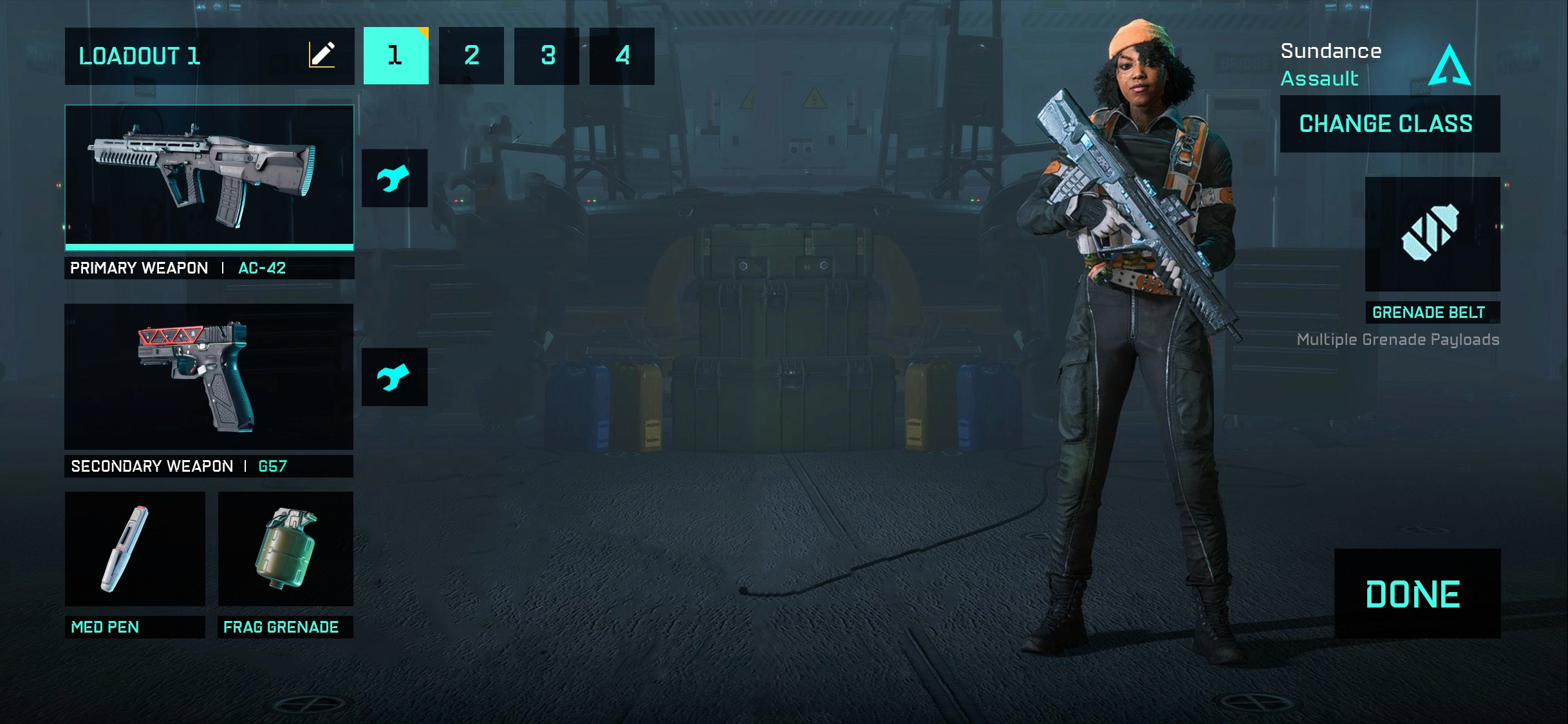Customize G57 attachments with wrench button
The image size is (1568, 724).
click(x=394, y=377)
